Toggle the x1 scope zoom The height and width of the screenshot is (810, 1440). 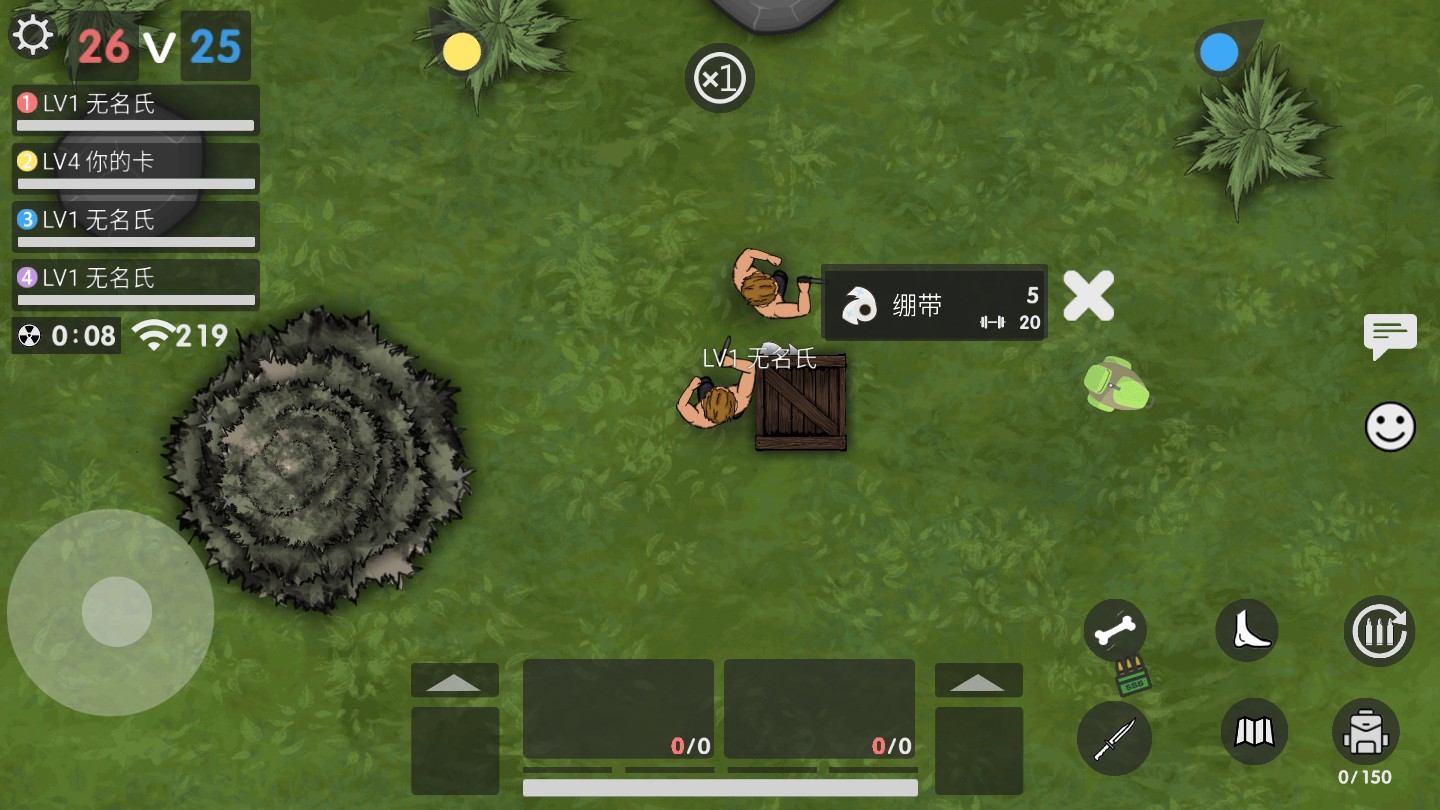click(719, 78)
